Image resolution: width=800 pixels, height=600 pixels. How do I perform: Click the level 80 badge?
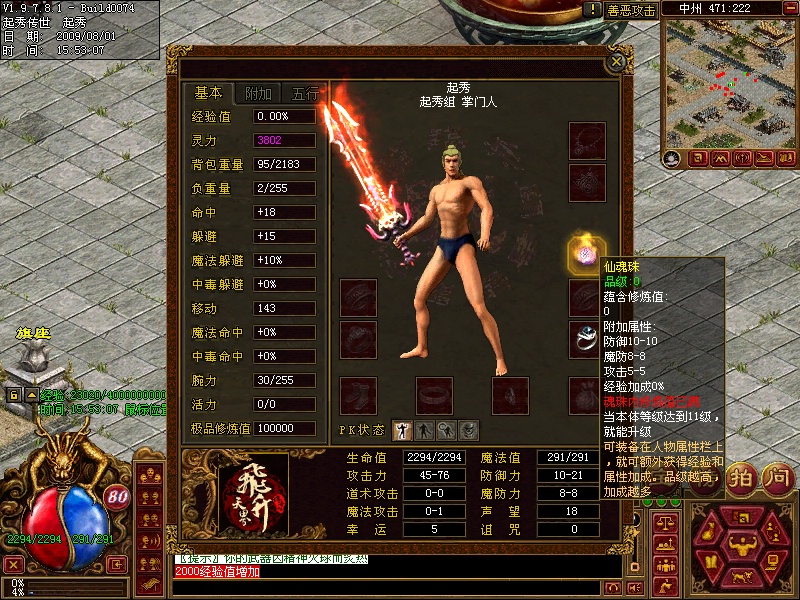116,495
